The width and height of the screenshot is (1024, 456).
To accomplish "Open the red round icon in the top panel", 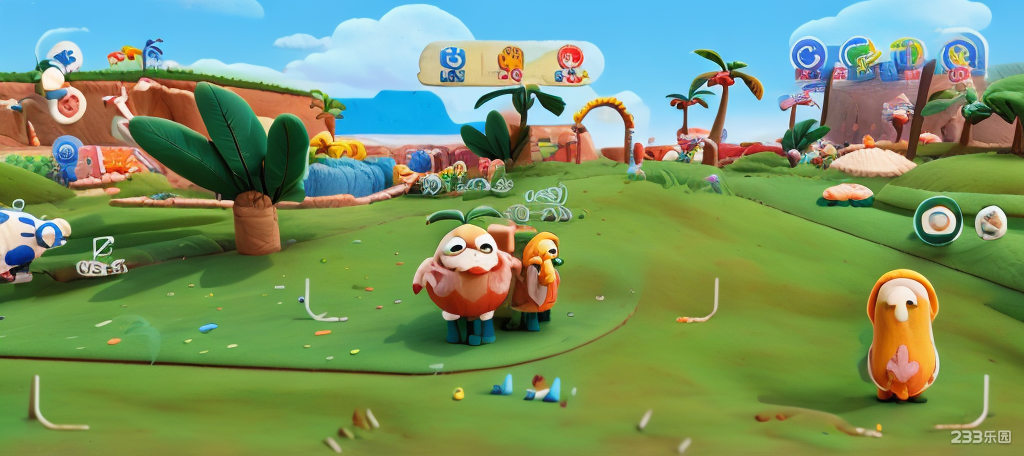I will coord(569,62).
